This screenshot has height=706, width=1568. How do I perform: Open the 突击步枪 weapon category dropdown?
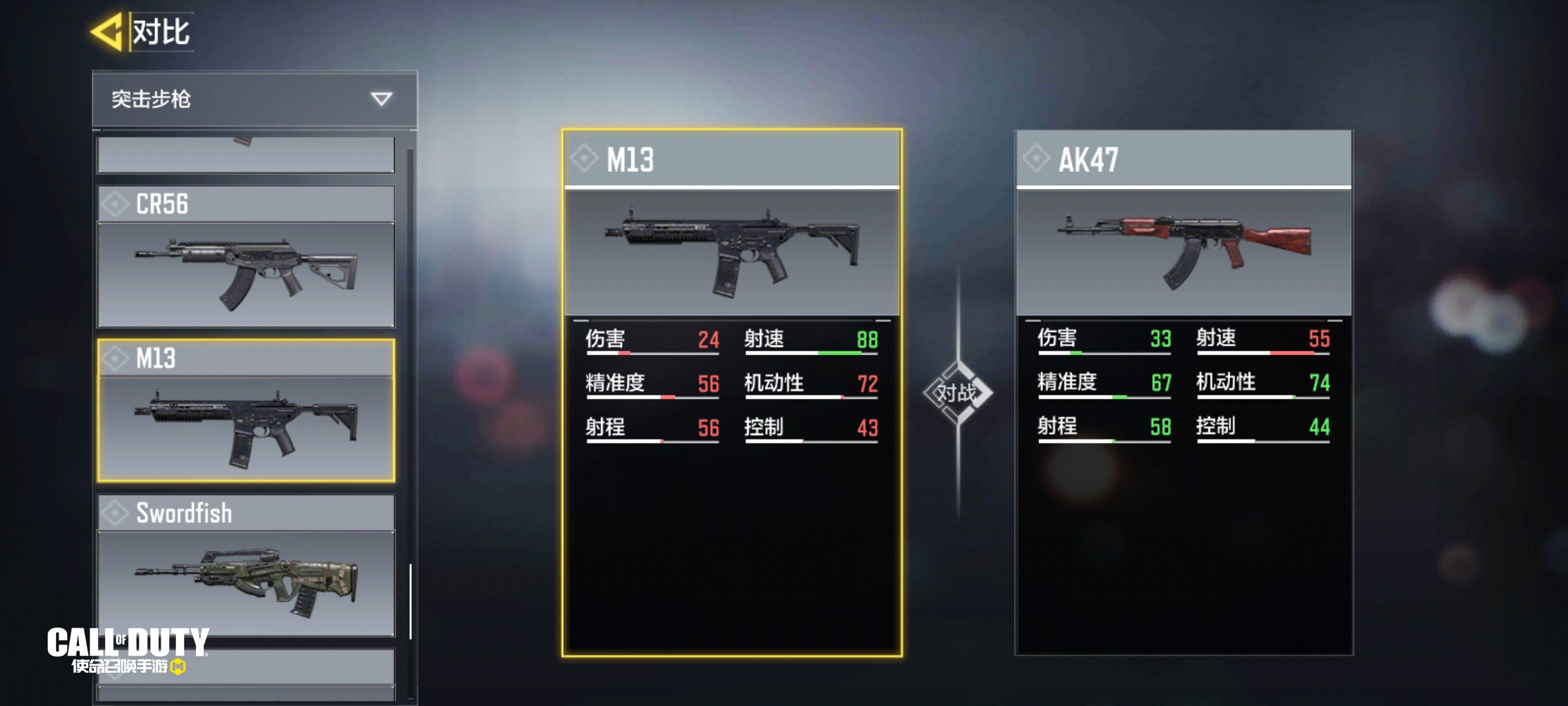[x=254, y=99]
